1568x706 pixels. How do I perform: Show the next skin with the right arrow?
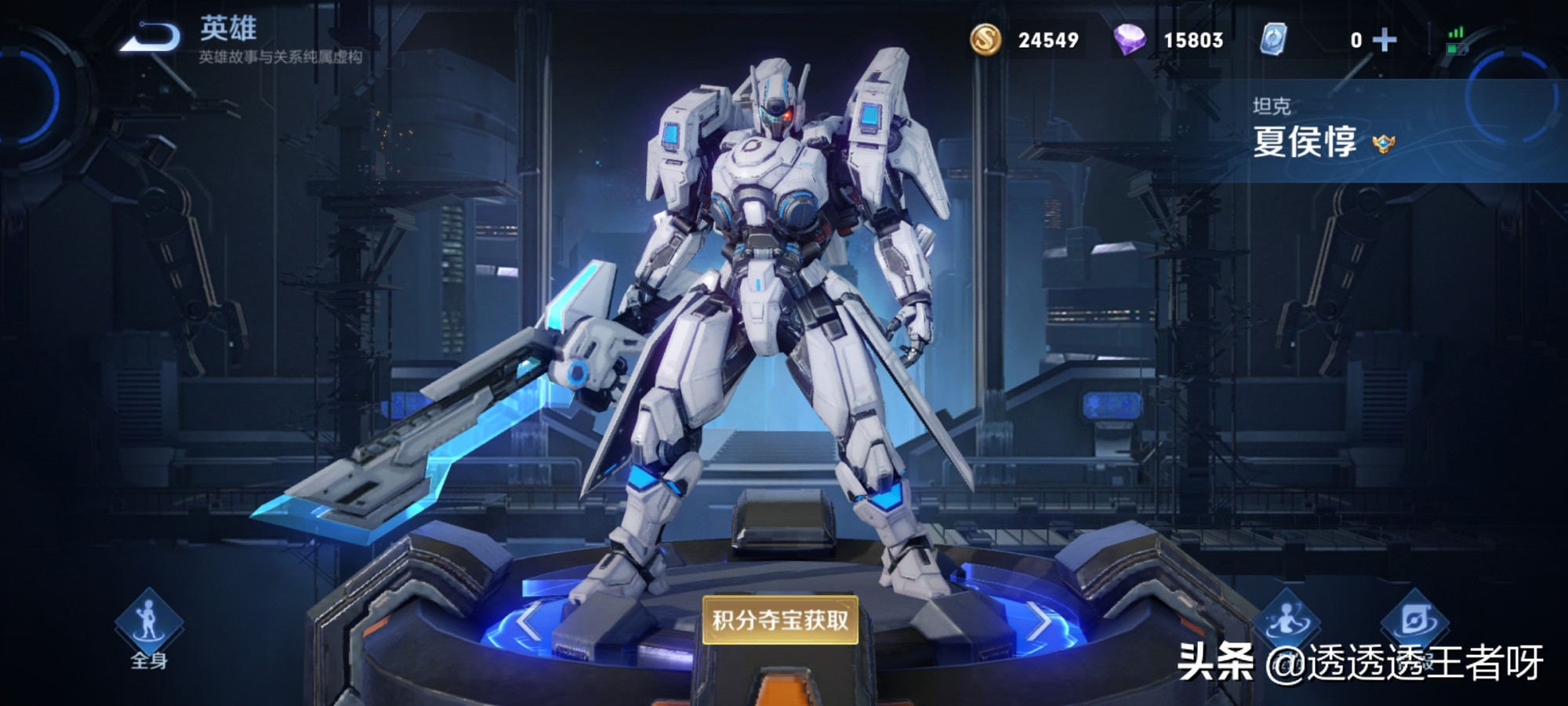1038,621
